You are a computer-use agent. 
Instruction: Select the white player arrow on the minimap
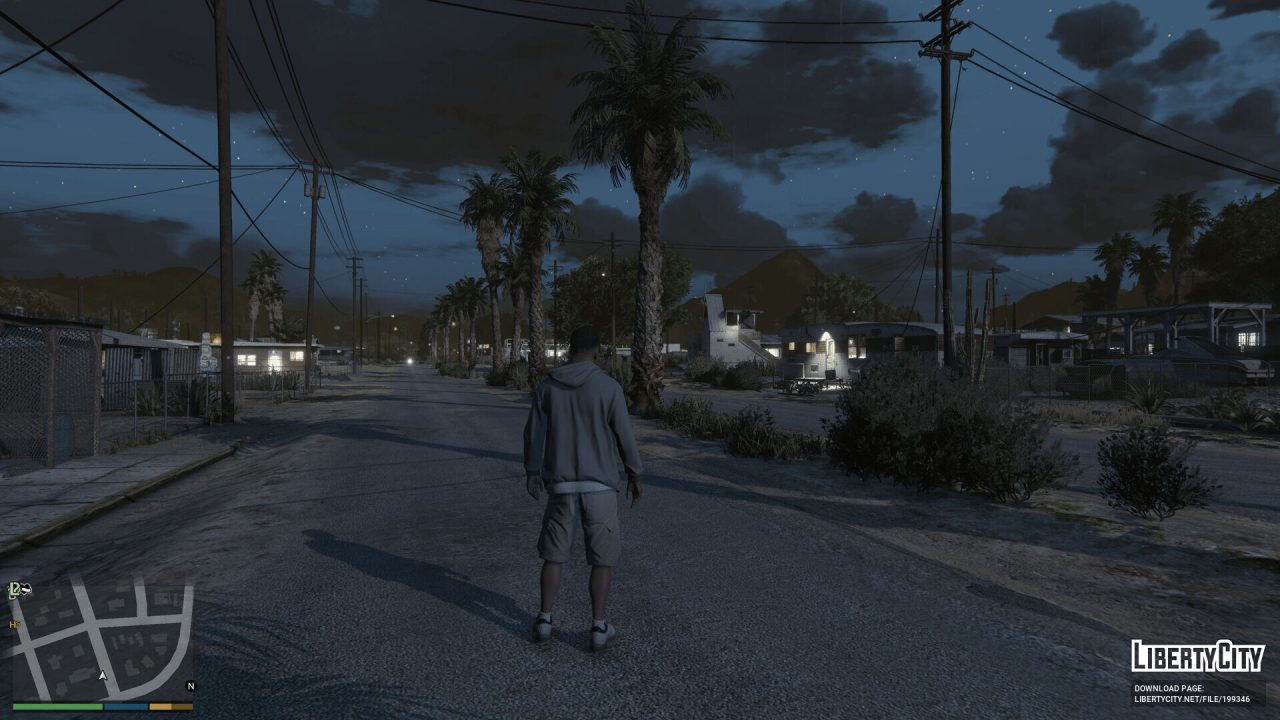coord(103,676)
